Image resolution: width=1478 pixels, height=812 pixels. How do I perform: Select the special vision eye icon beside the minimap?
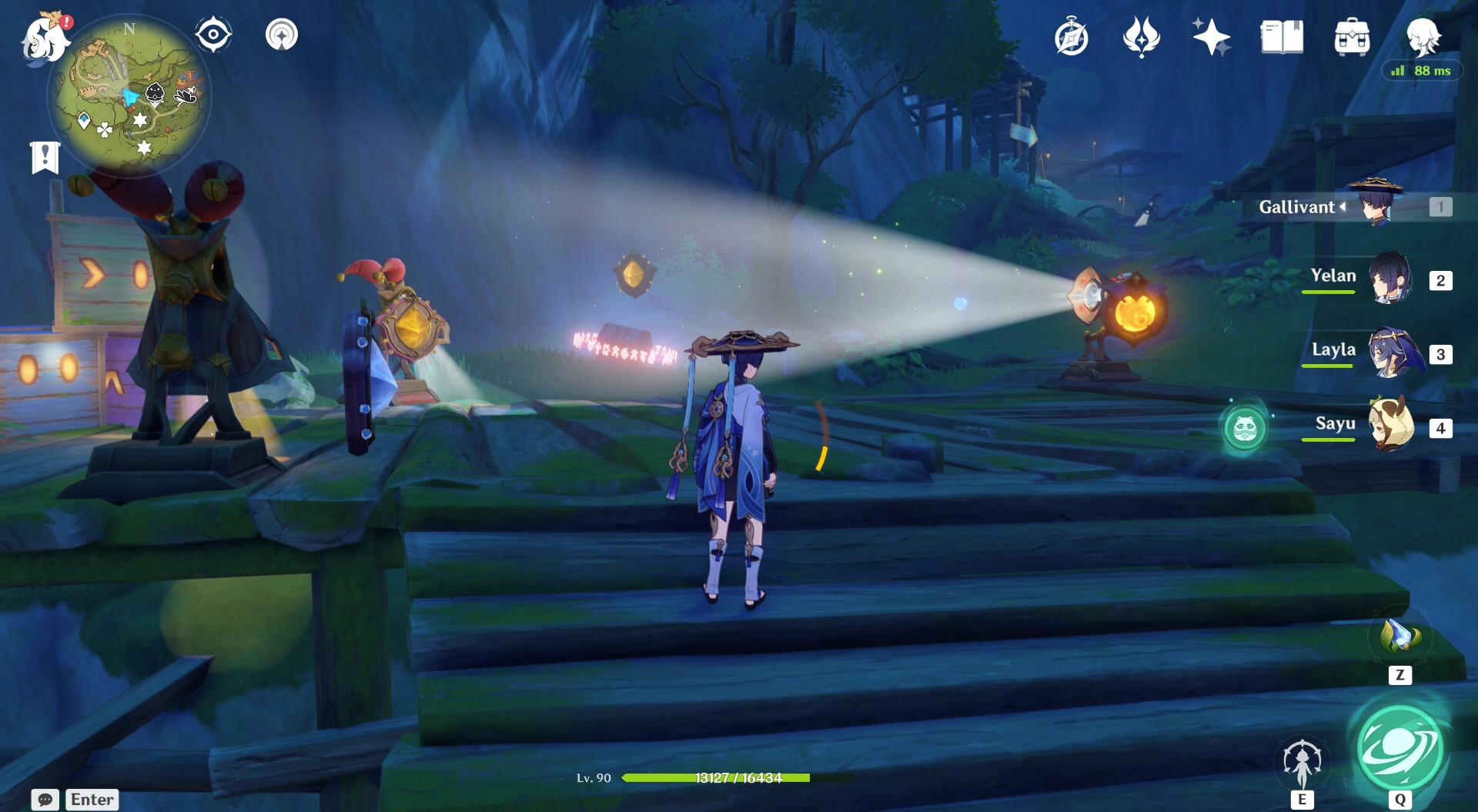coord(213,34)
